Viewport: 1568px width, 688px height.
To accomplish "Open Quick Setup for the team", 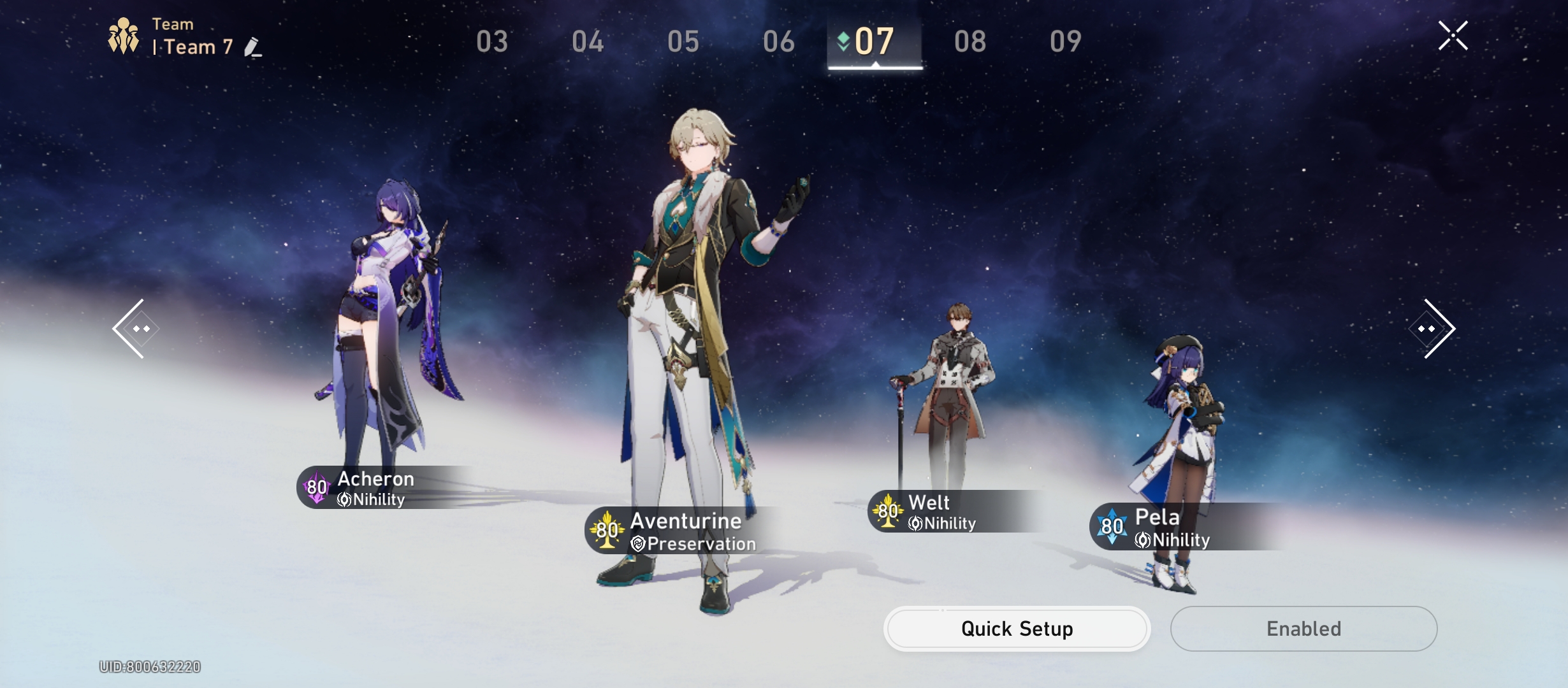I will click(x=1017, y=629).
